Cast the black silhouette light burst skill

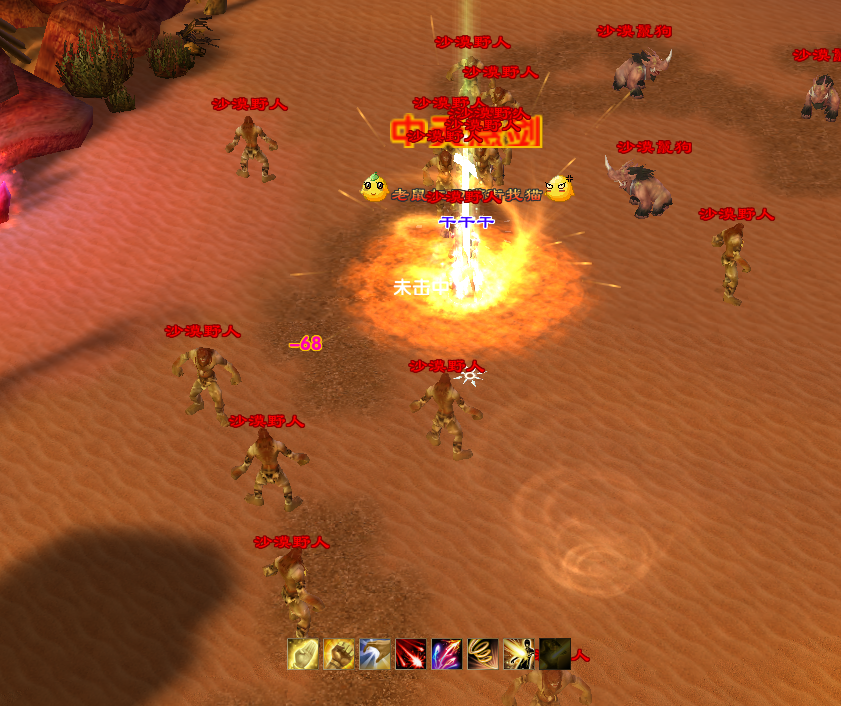tap(519, 654)
